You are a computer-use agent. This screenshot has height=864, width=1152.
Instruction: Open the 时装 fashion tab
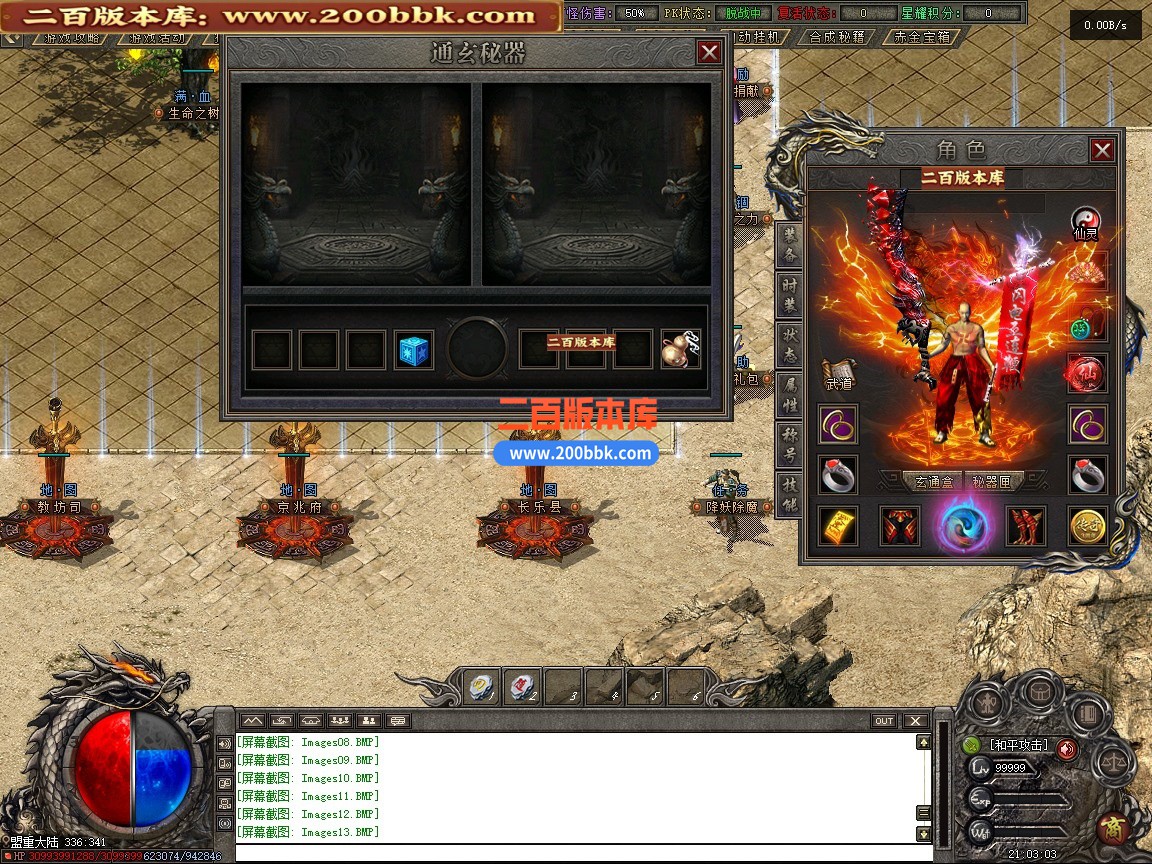click(x=790, y=294)
